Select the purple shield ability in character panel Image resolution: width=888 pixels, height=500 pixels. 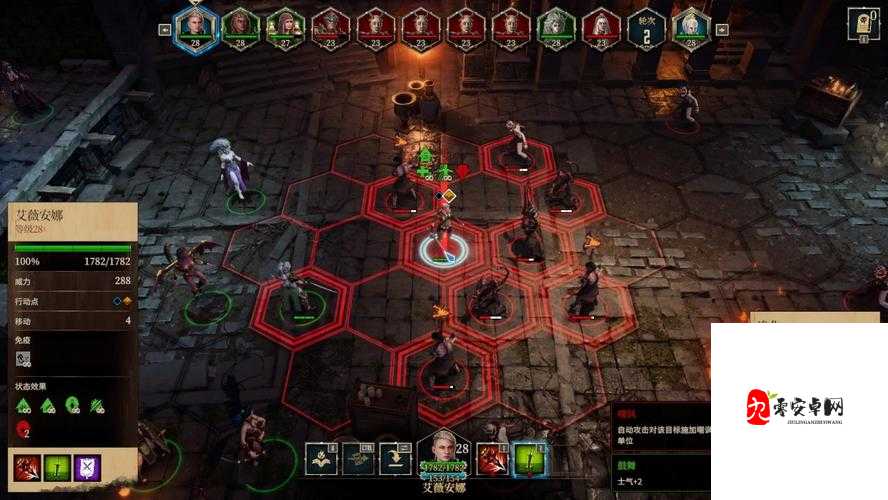[x=87, y=466]
